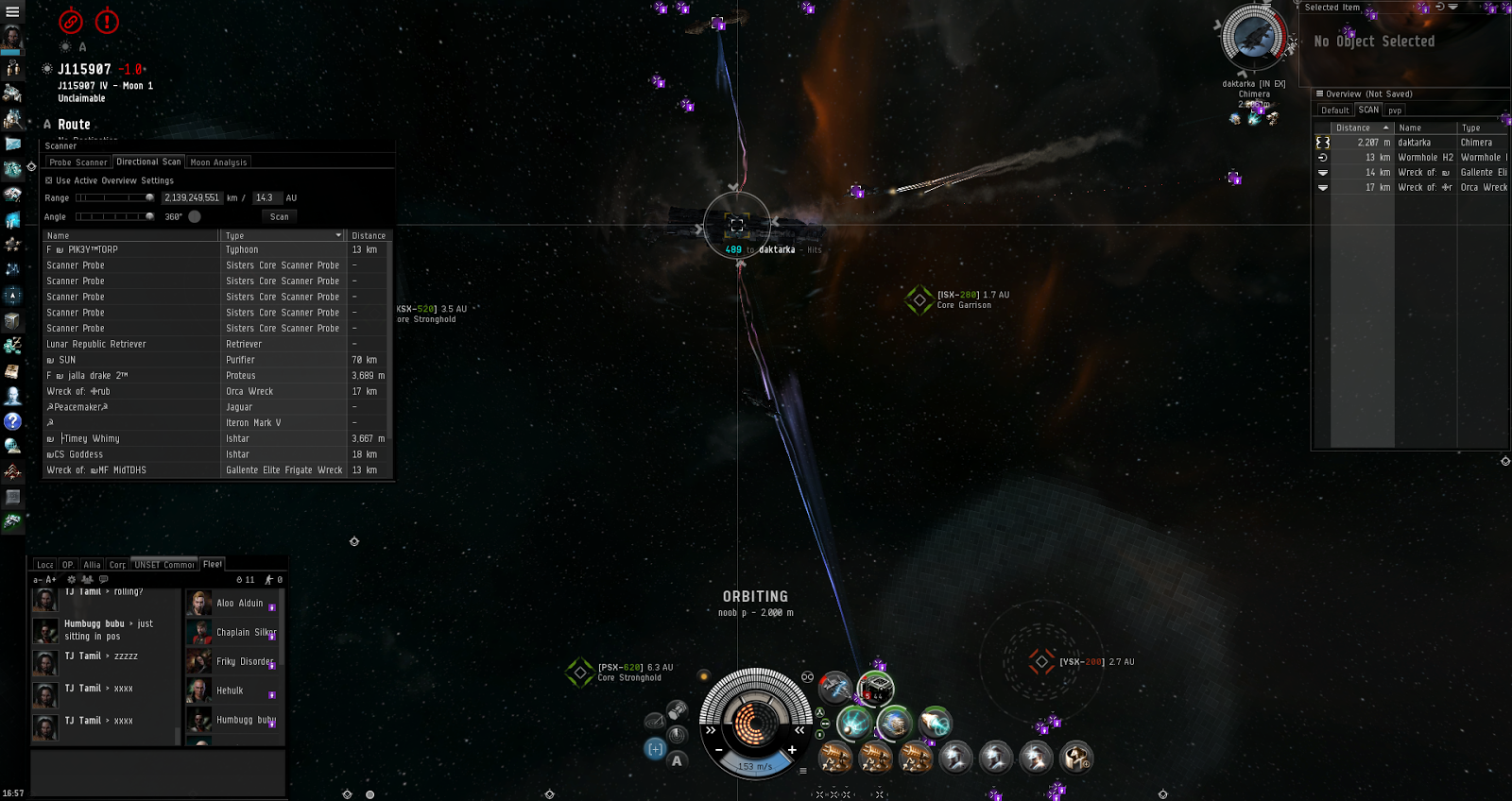Click the Scan button

tap(280, 217)
